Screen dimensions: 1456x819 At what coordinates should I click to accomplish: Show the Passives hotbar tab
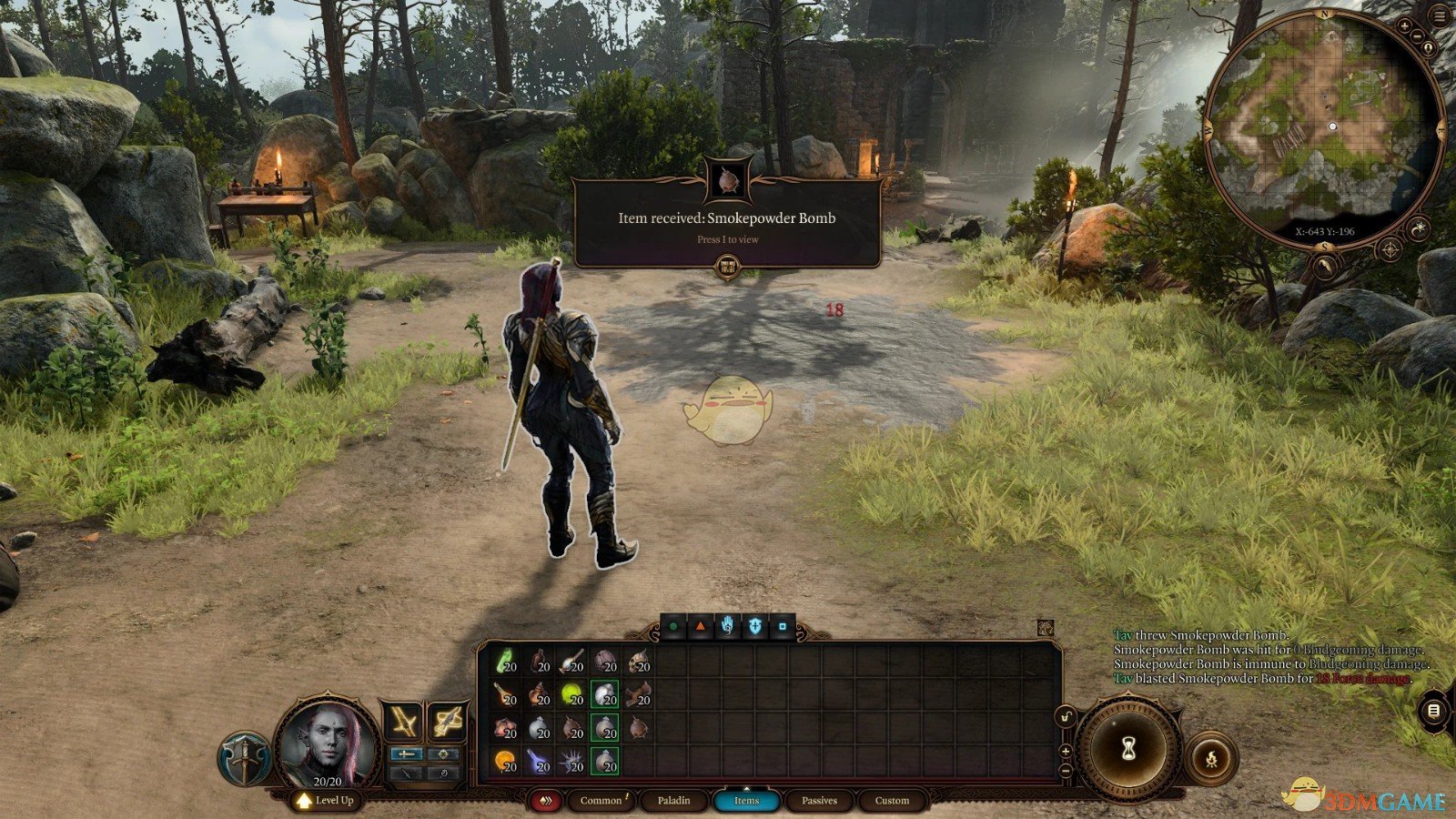819,801
